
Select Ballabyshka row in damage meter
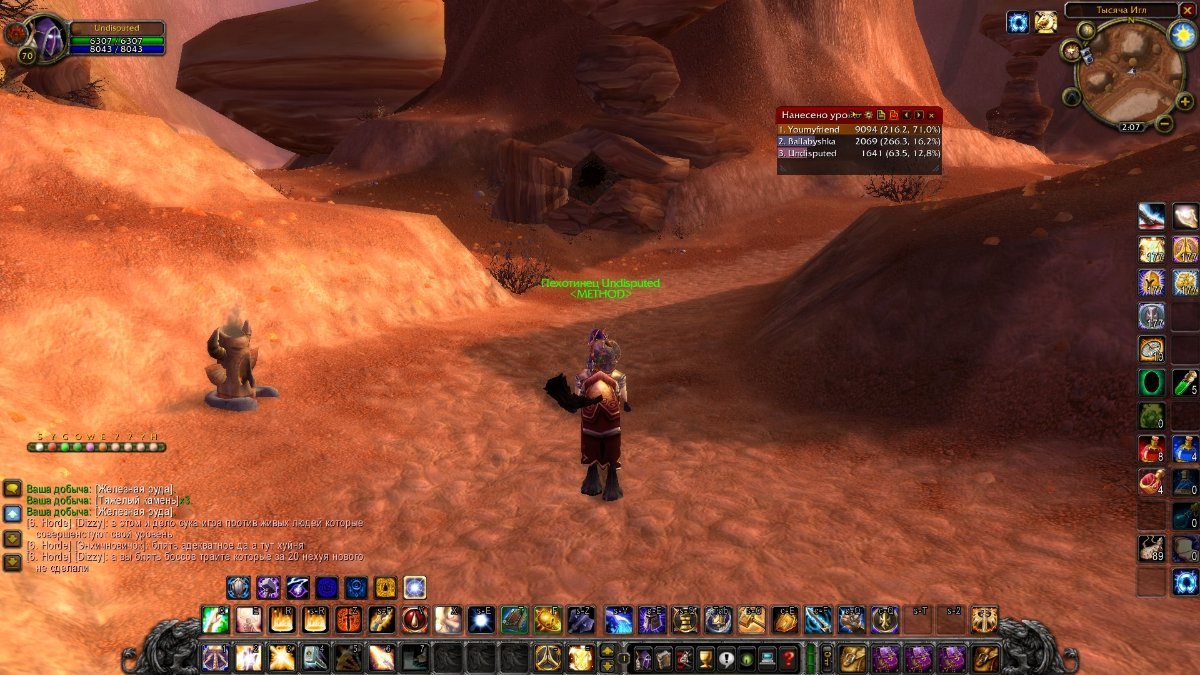point(859,142)
